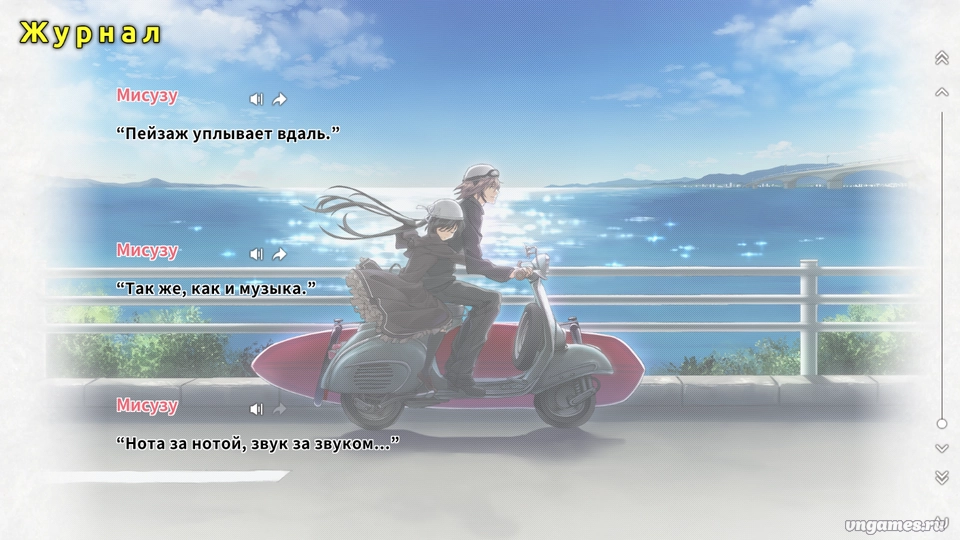Click the single down chevron of the log
Viewport: 960px width, 540px height.
click(941, 449)
